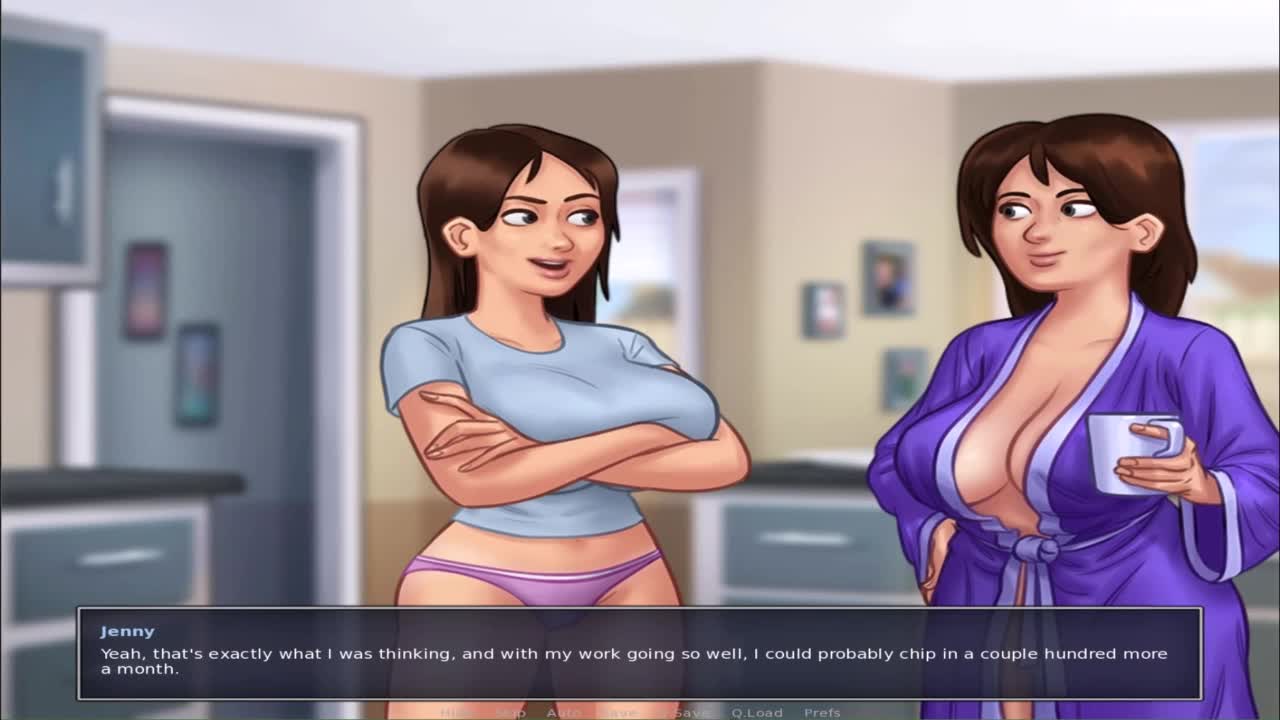Quick load with Q.Load
Screen dimensions: 1280x720
(755, 712)
